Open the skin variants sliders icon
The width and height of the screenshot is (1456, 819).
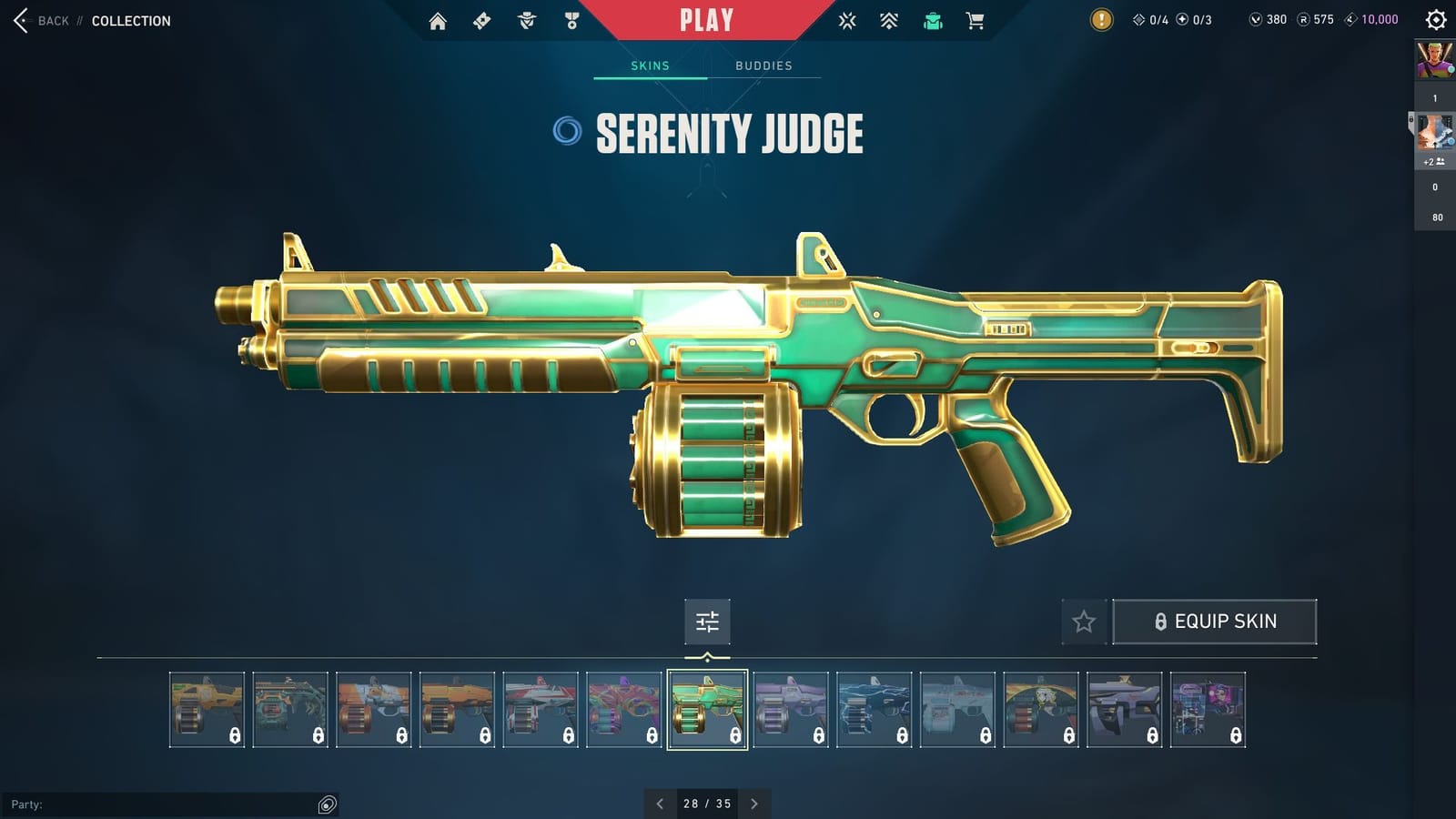707,622
